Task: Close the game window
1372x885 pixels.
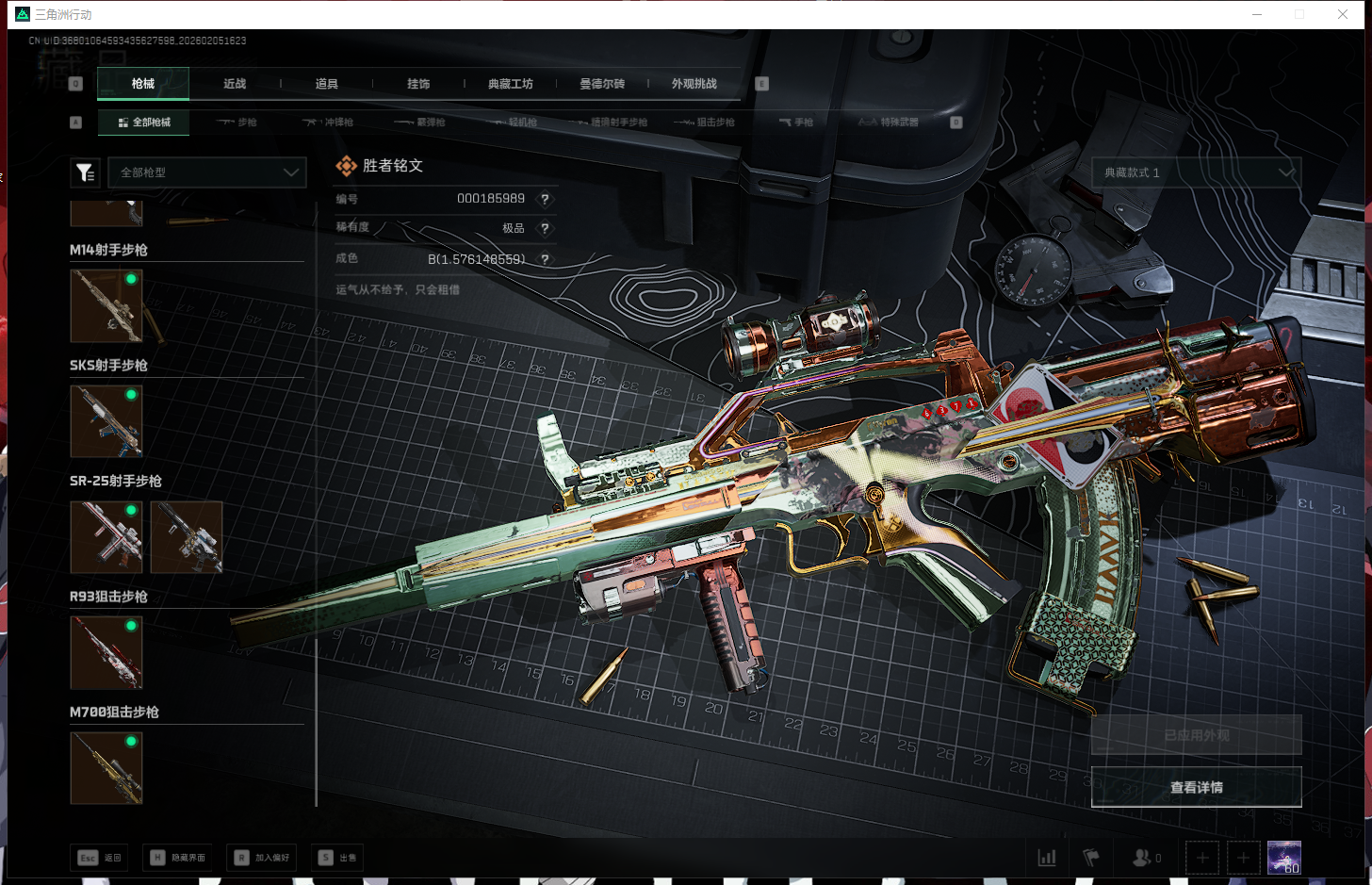Action: click(1343, 14)
